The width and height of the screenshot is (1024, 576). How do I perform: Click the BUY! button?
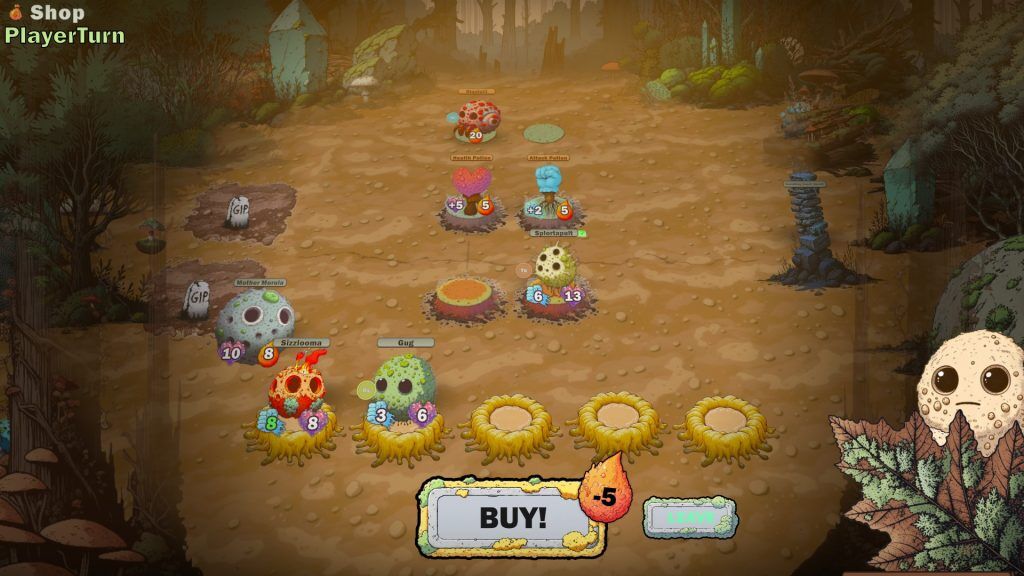coord(513,517)
